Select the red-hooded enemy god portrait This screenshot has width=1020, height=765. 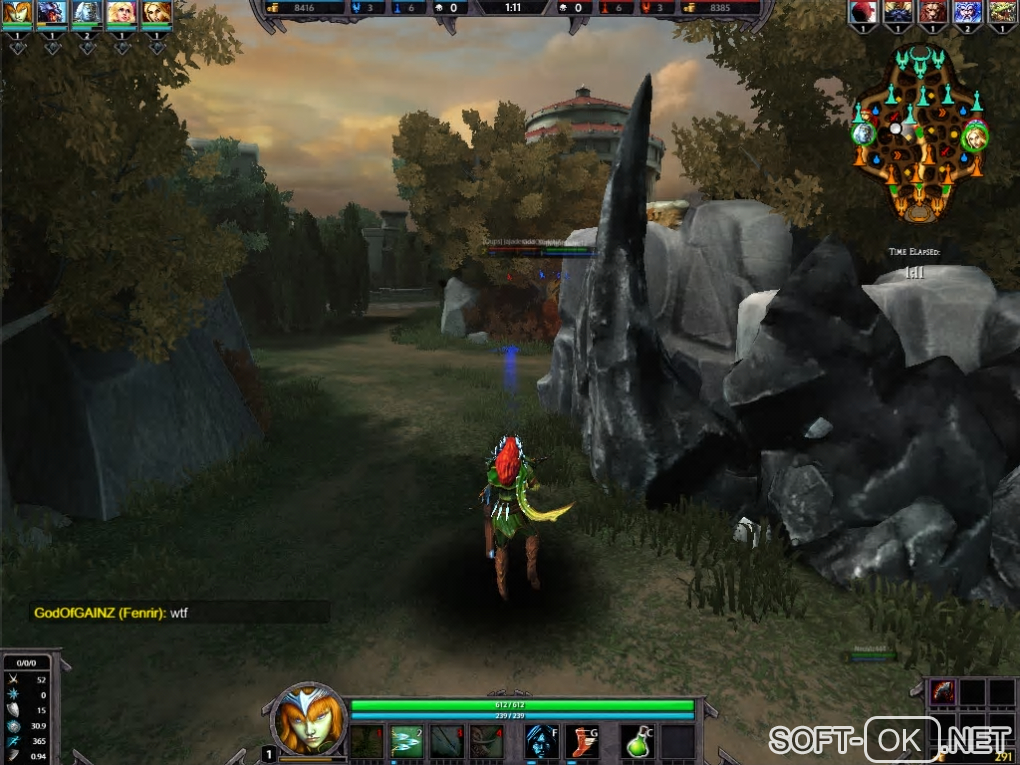click(862, 12)
